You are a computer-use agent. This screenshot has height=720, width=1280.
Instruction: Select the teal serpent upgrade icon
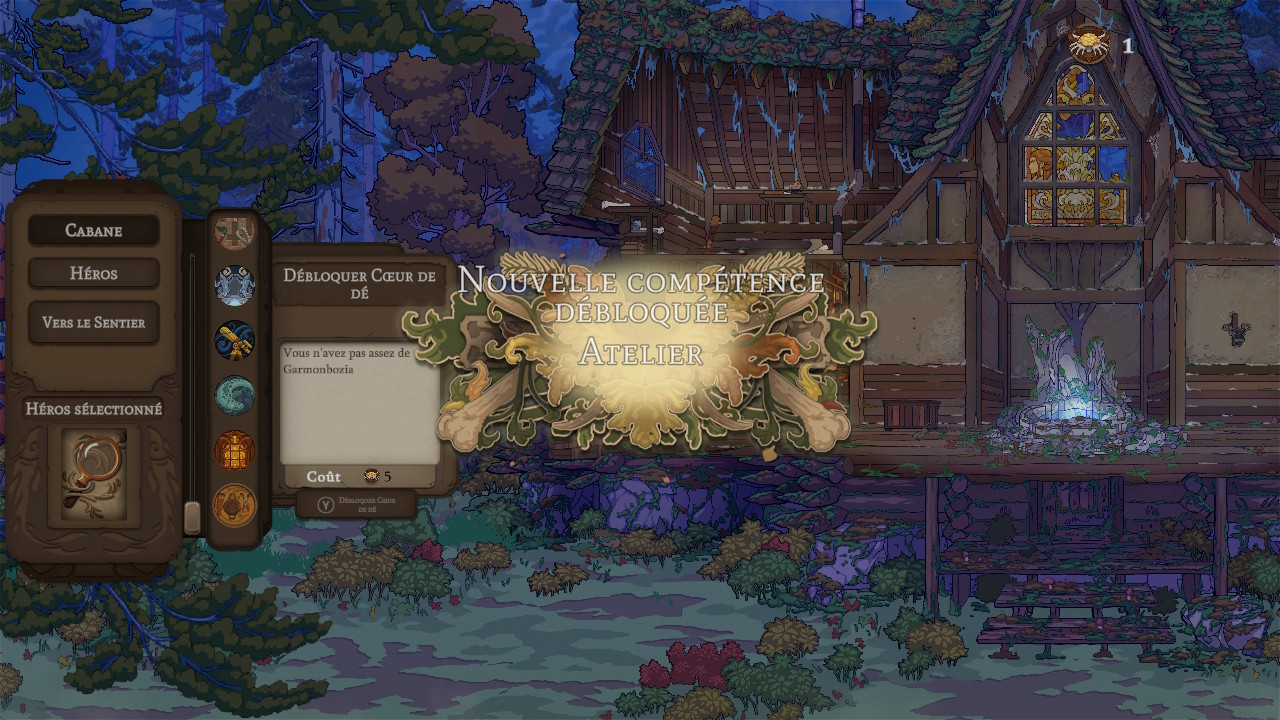tap(235, 395)
